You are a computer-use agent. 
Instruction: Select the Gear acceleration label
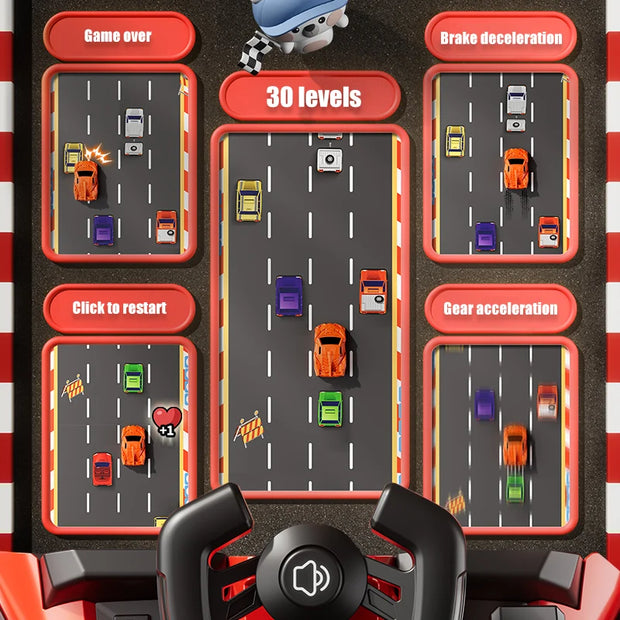point(500,309)
